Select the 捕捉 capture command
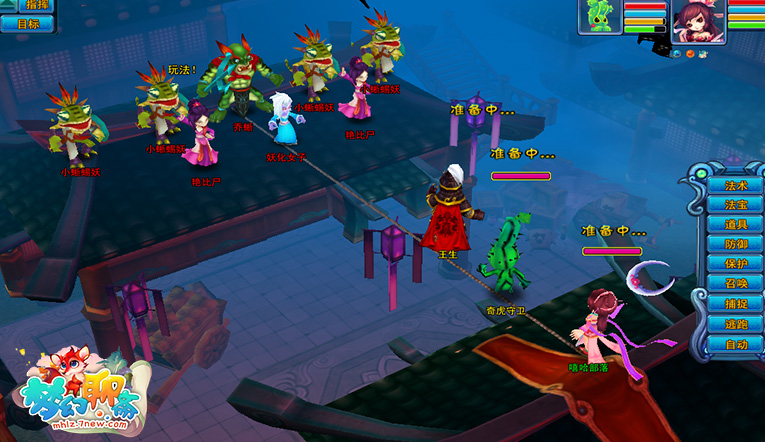Image resolution: width=765 pixels, height=442 pixels. (x=736, y=304)
